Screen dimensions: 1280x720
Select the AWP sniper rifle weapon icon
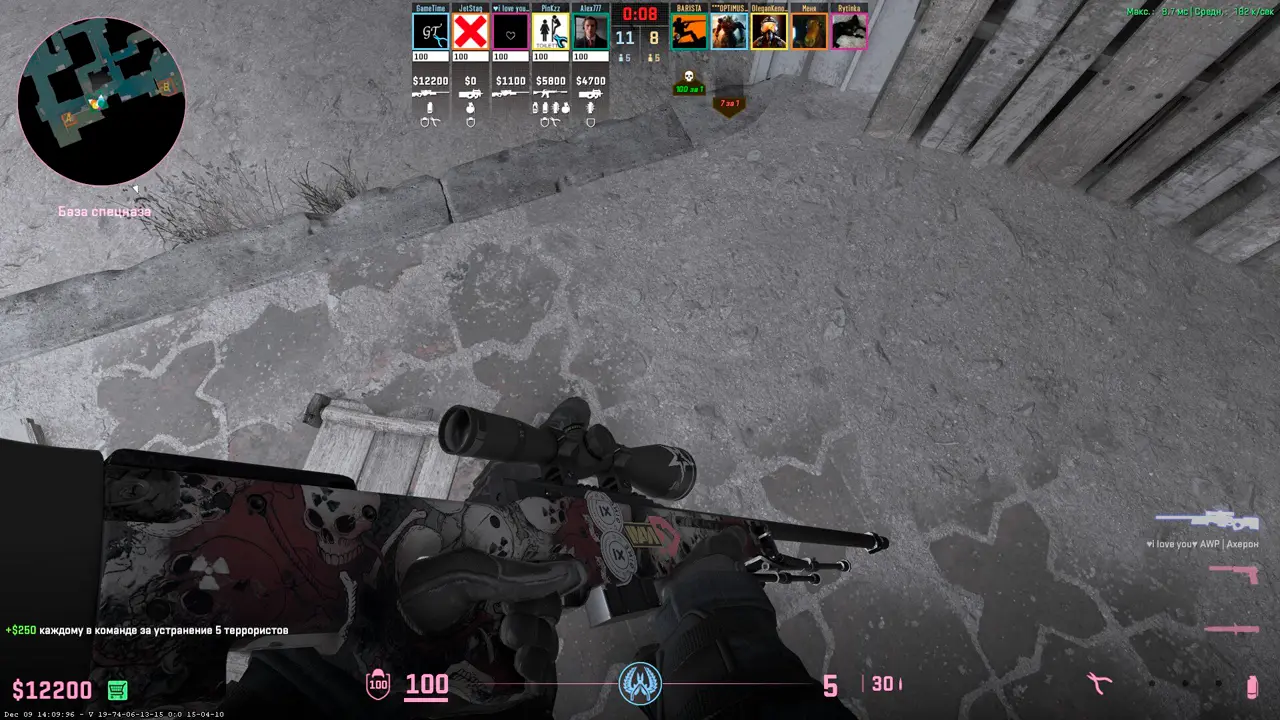(x=1207, y=520)
